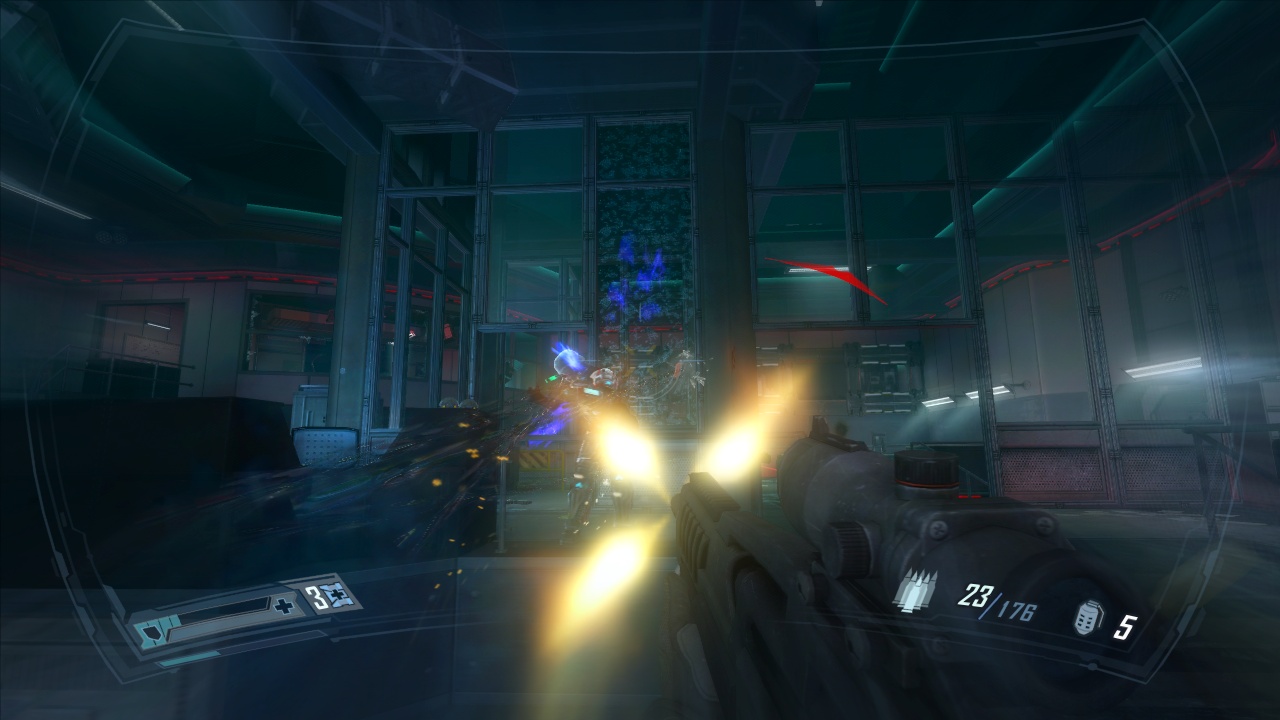Click the armor shield icon
Screen dimensions: 1280x720
pos(150,633)
